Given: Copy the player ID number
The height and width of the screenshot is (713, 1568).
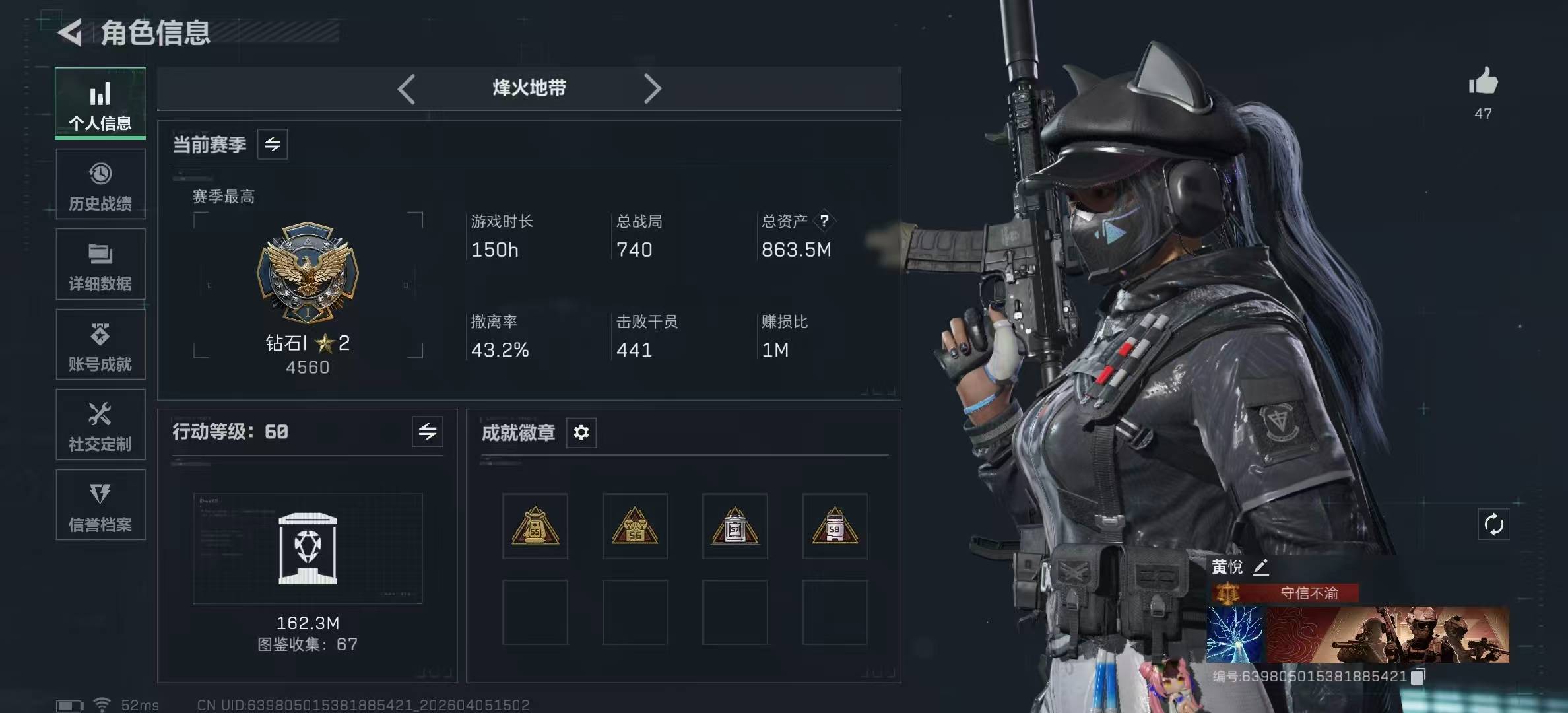Looking at the screenshot, I should (x=1418, y=676).
